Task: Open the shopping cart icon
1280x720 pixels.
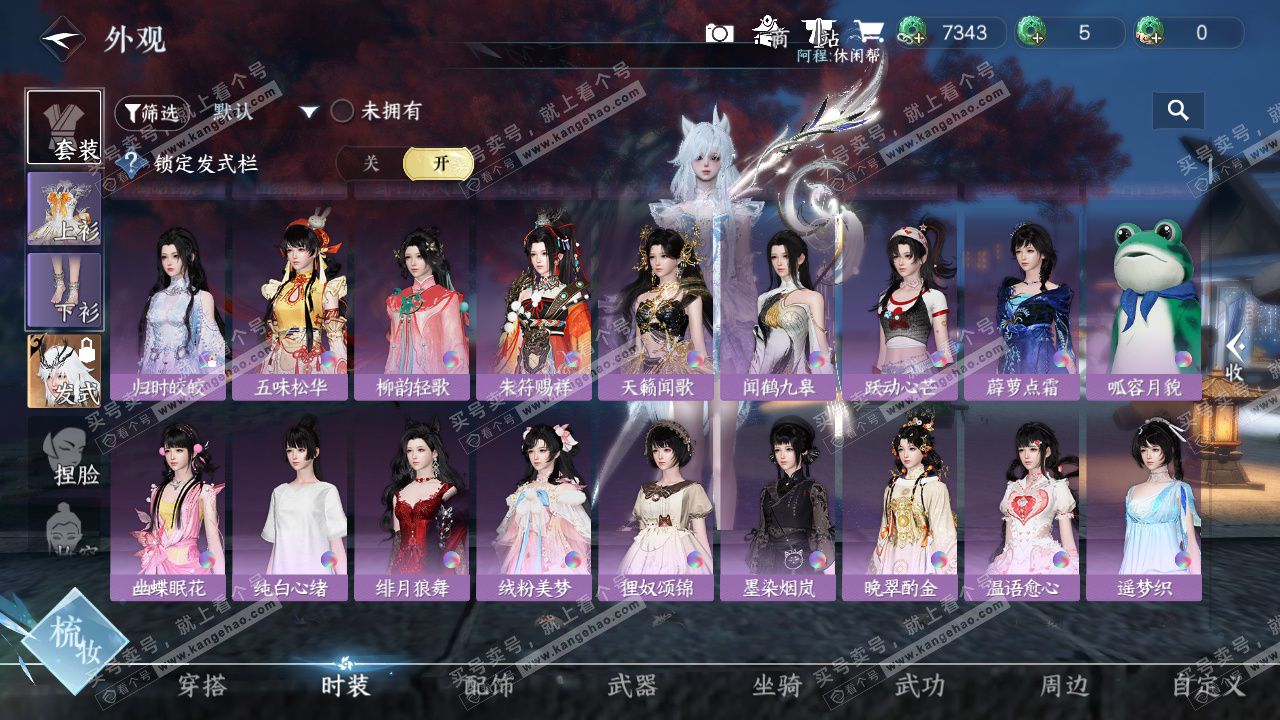Action: click(x=867, y=33)
